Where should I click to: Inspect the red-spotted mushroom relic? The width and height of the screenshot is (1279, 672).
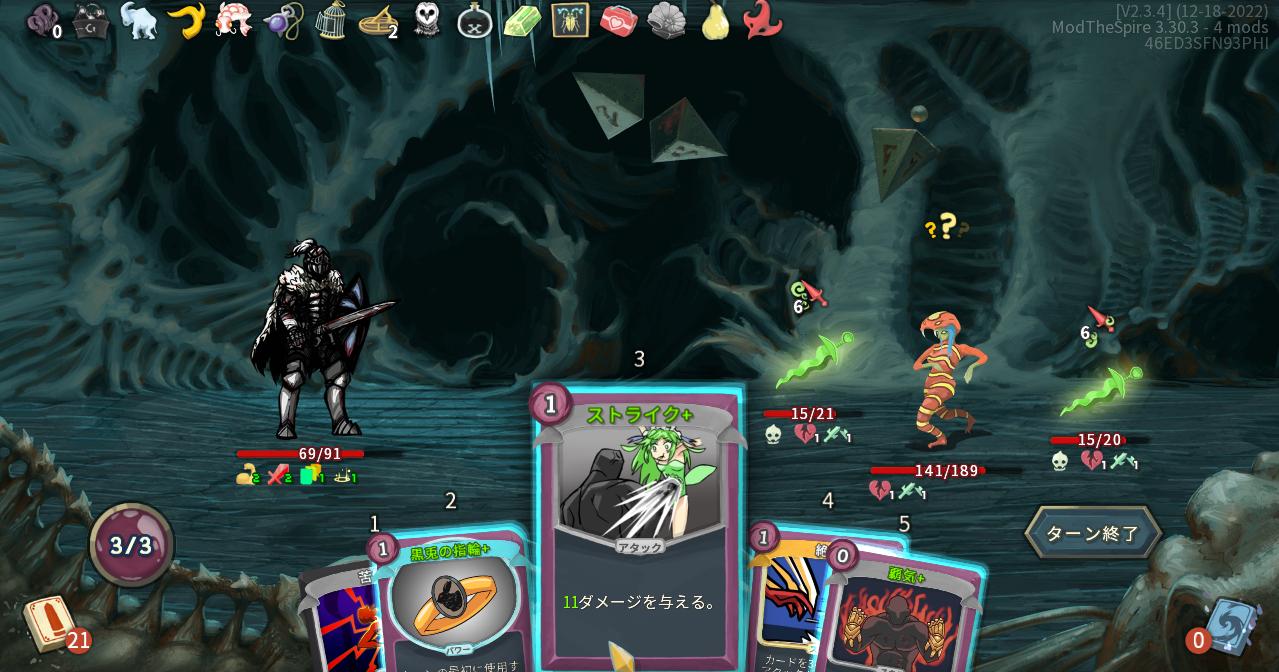[234, 20]
